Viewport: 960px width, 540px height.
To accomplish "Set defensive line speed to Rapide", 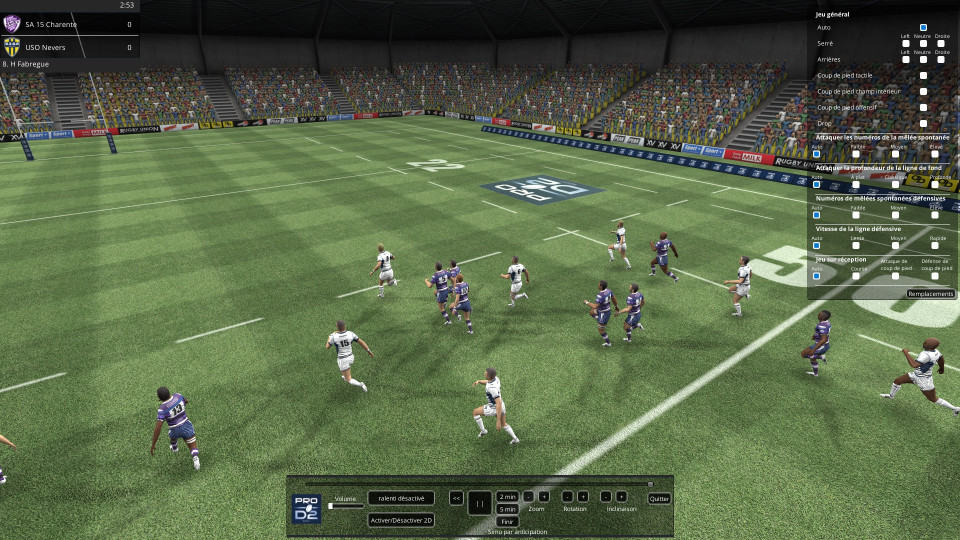I will coord(936,245).
